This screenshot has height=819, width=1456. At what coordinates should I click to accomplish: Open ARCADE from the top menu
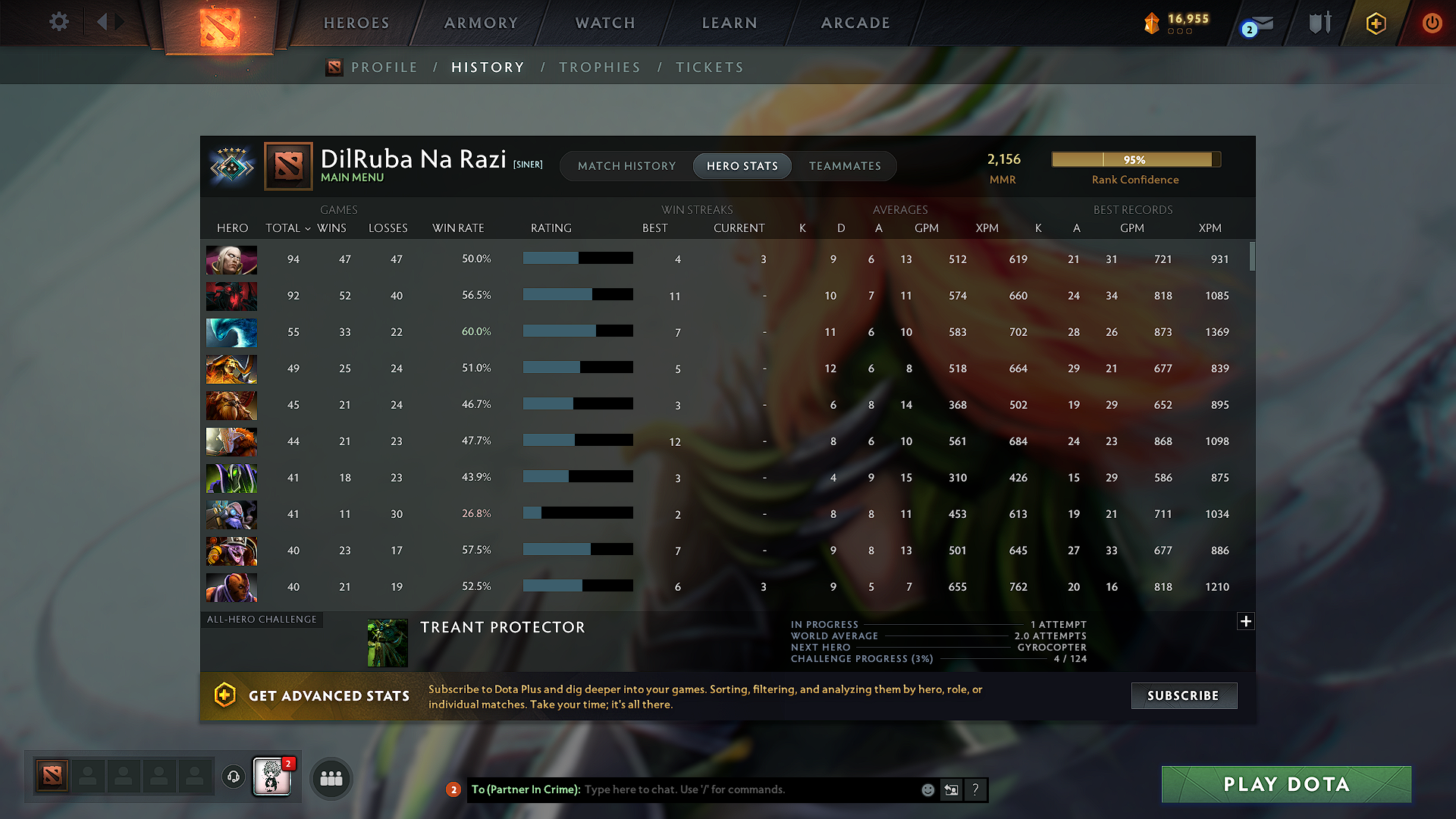point(855,23)
